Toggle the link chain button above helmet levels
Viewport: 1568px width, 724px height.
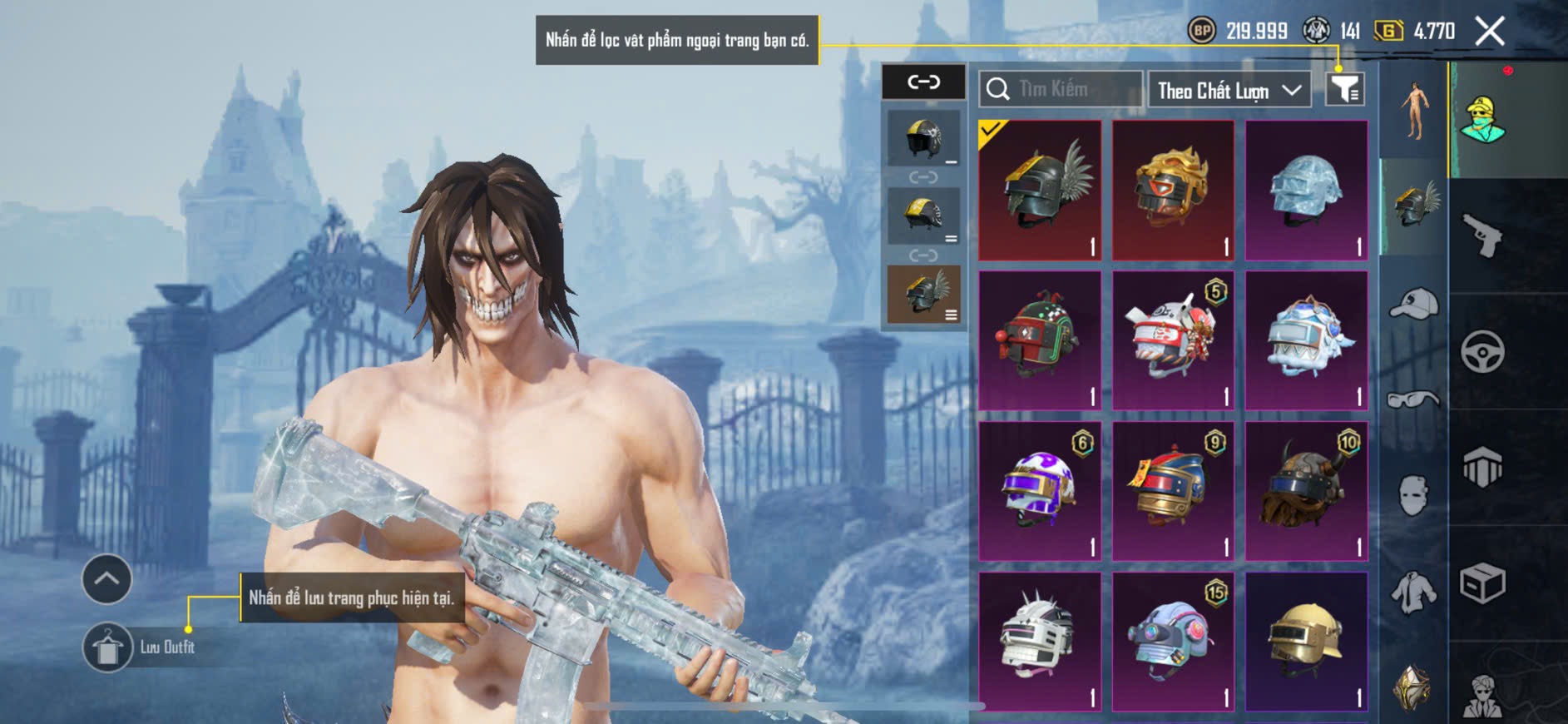click(923, 82)
